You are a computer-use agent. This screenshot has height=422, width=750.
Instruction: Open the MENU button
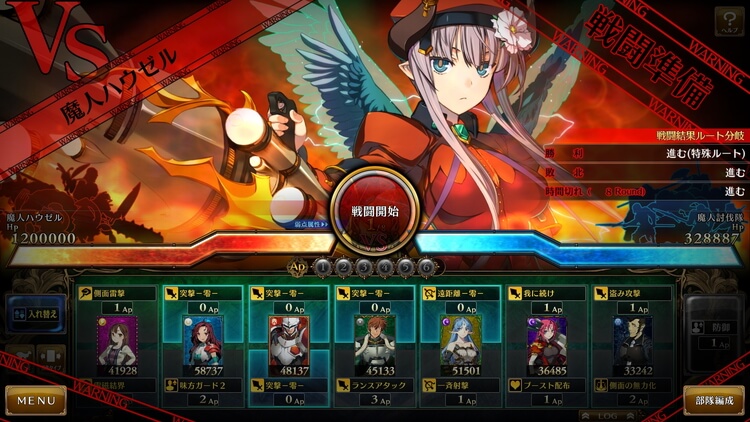tap(35, 401)
